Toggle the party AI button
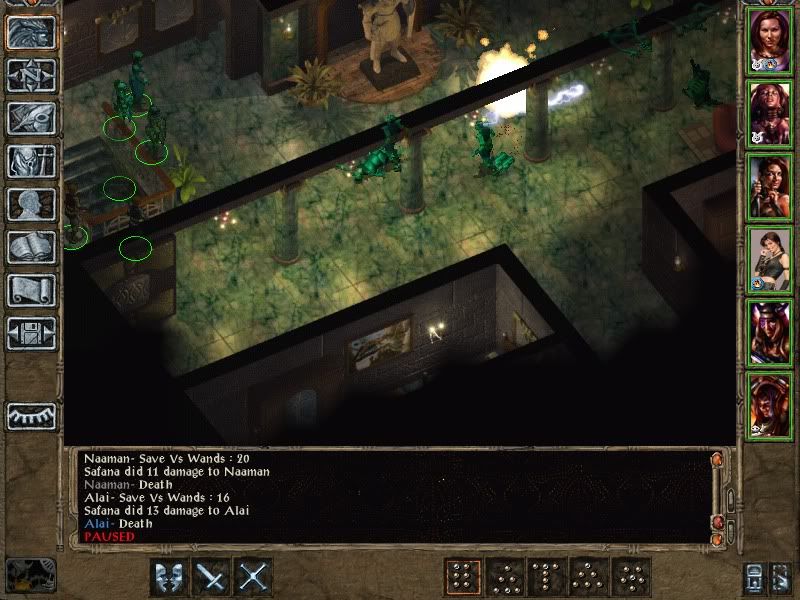Image resolution: width=800 pixels, height=600 pixels. point(782,577)
